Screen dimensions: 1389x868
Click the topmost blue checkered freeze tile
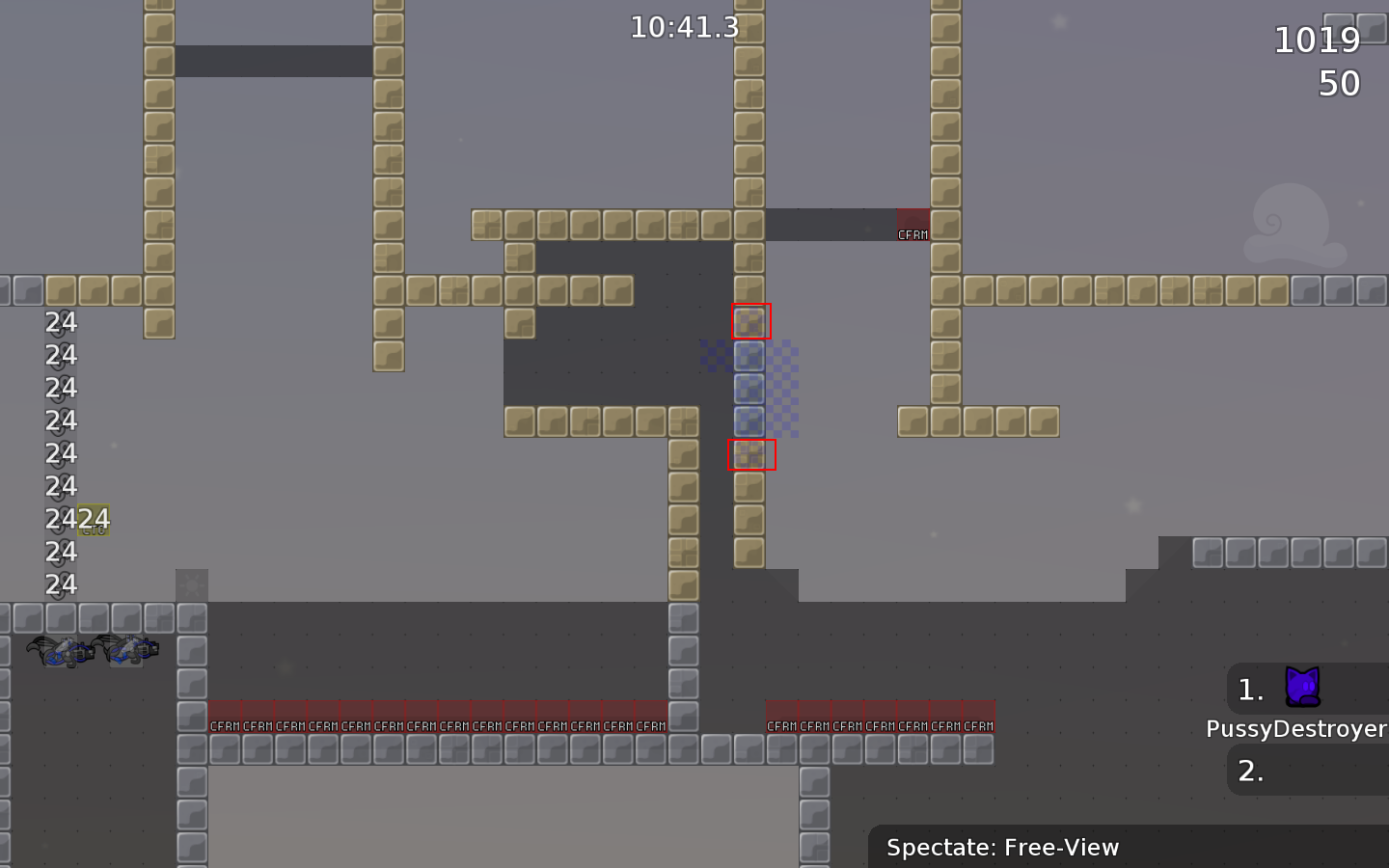(749, 356)
